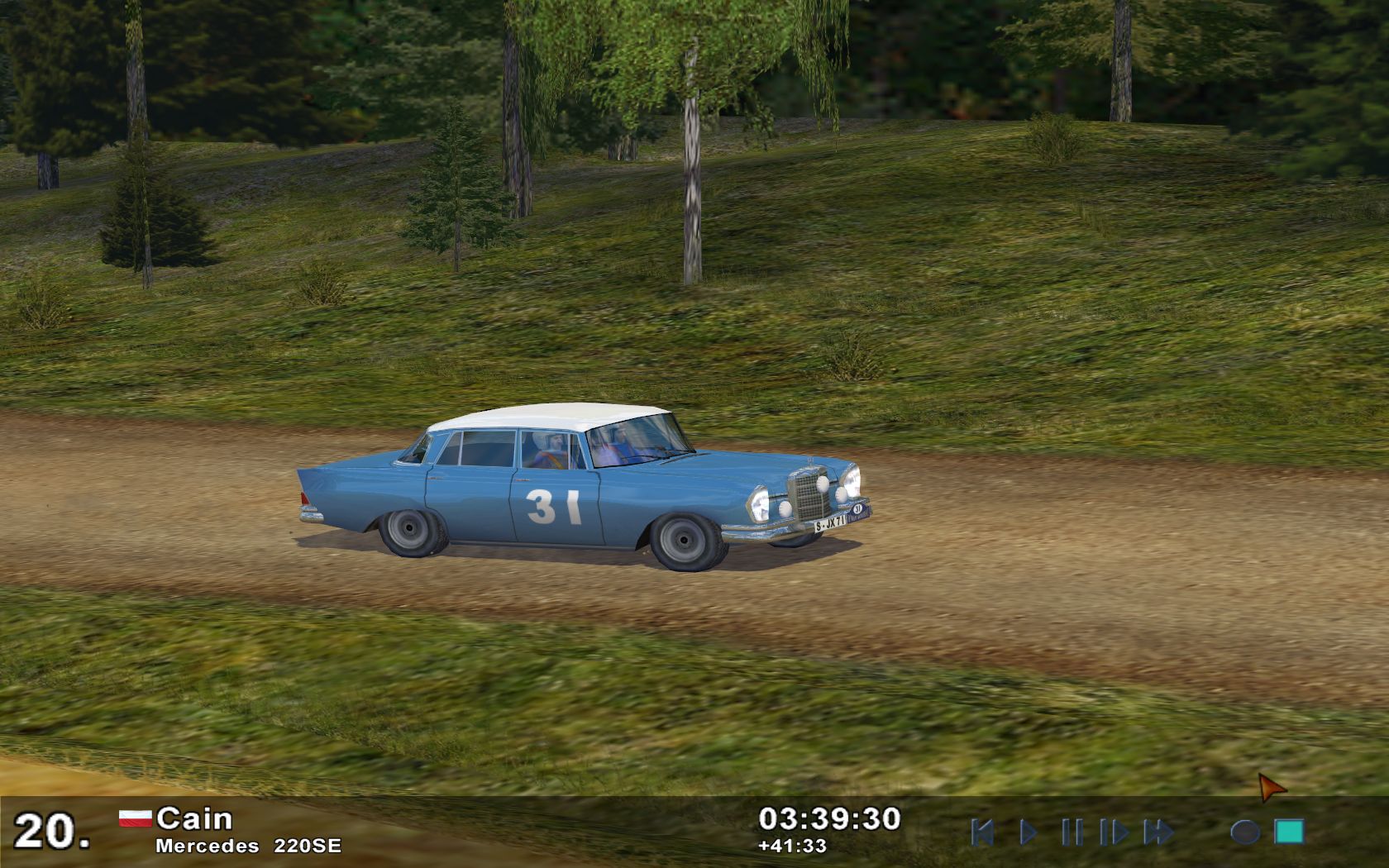
Task: Stop the replay with the cyan square
Action: (1289, 832)
